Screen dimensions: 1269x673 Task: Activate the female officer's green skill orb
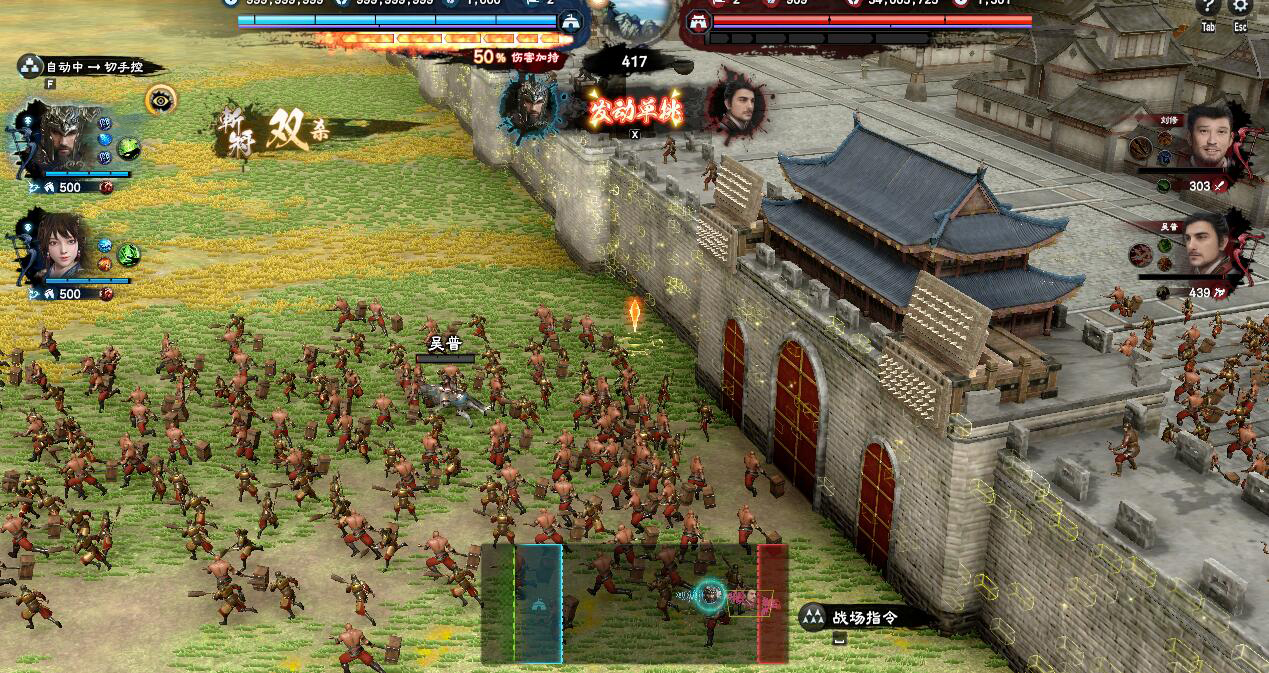click(129, 255)
